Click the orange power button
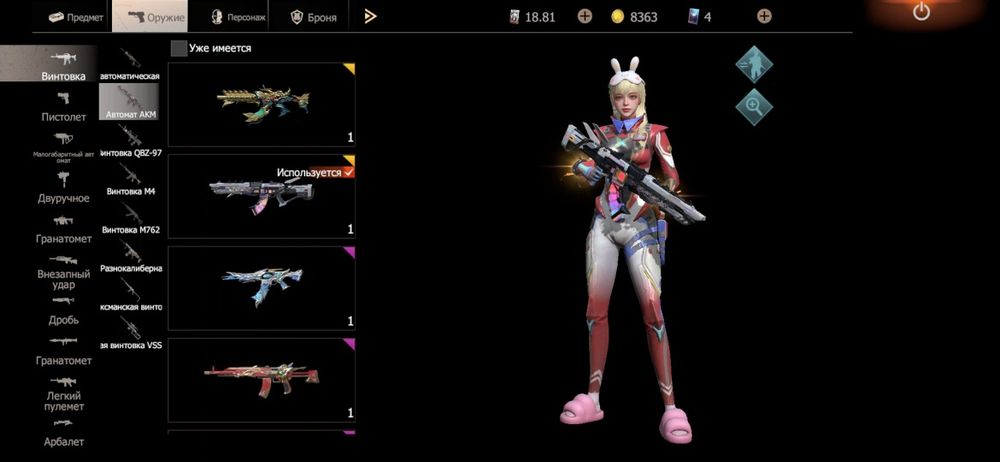The height and width of the screenshot is (462, 1000). [921, 12]
